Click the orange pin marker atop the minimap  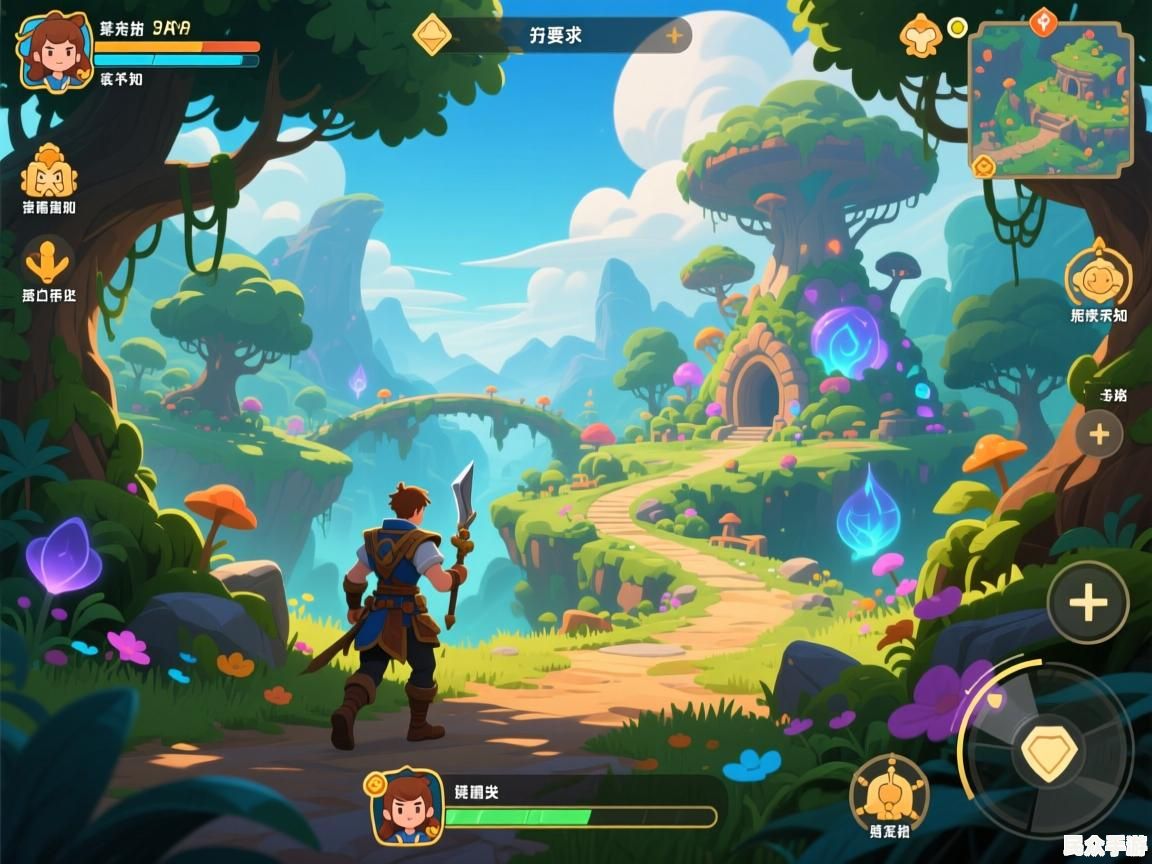tap(1044, 19)
